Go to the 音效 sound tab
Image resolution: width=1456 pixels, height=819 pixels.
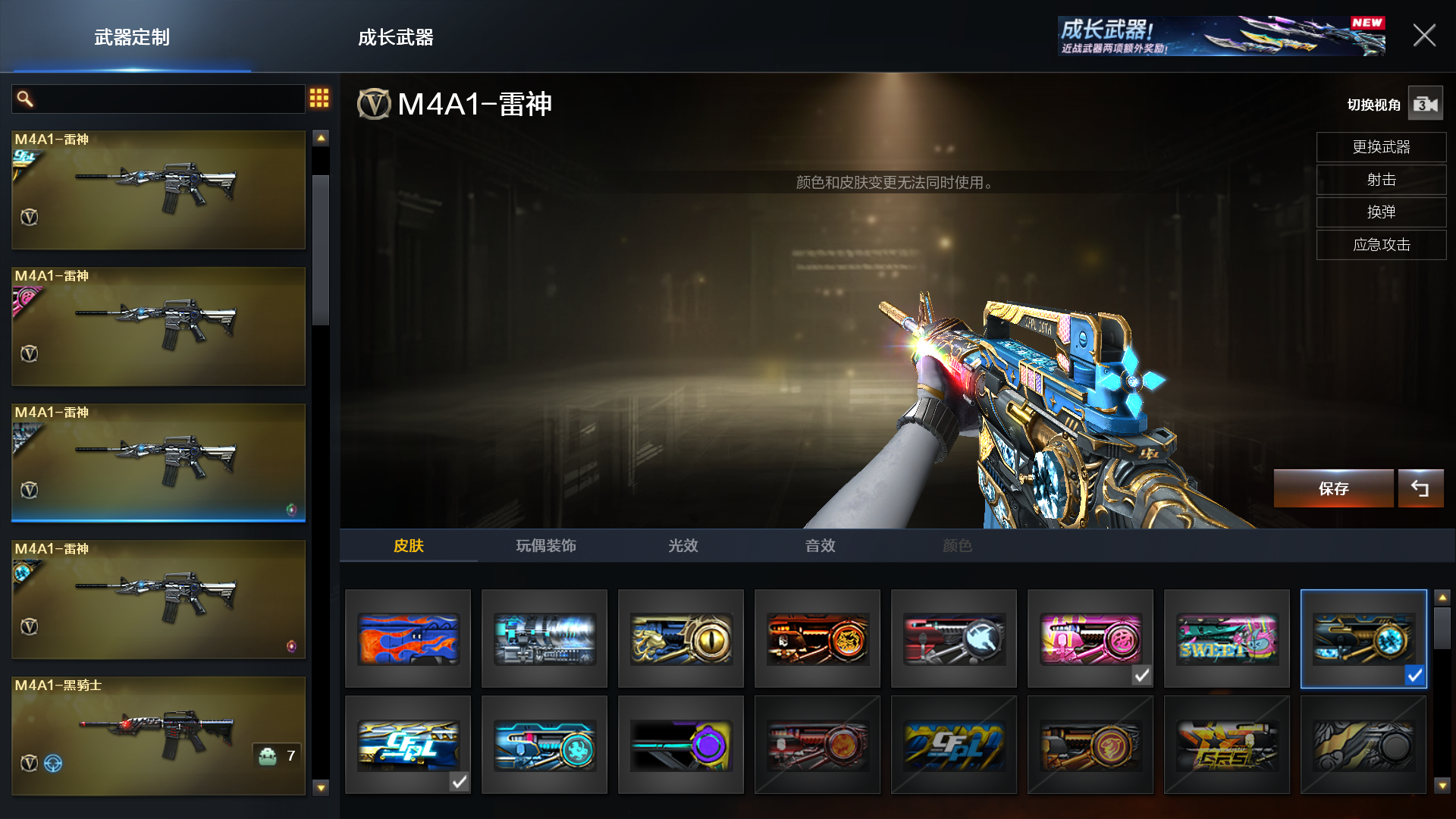(x=820, y=545)
